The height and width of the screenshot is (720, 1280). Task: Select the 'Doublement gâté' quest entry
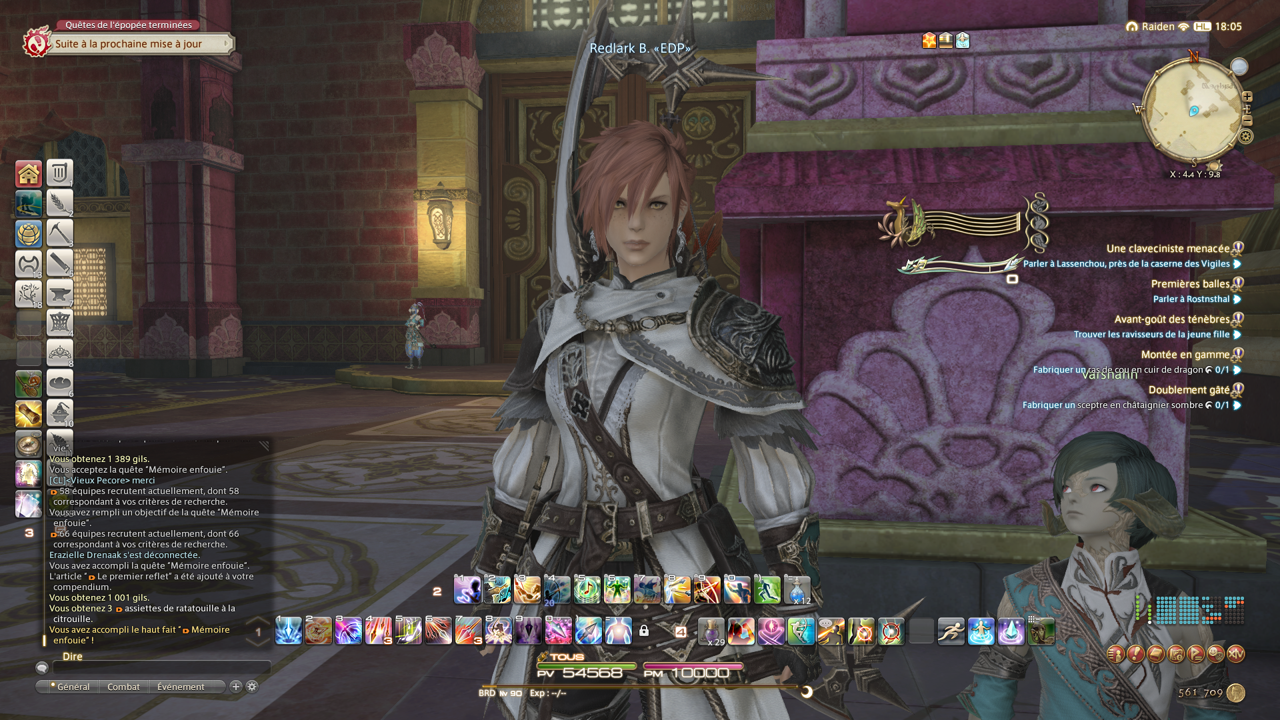point(1188,390)
